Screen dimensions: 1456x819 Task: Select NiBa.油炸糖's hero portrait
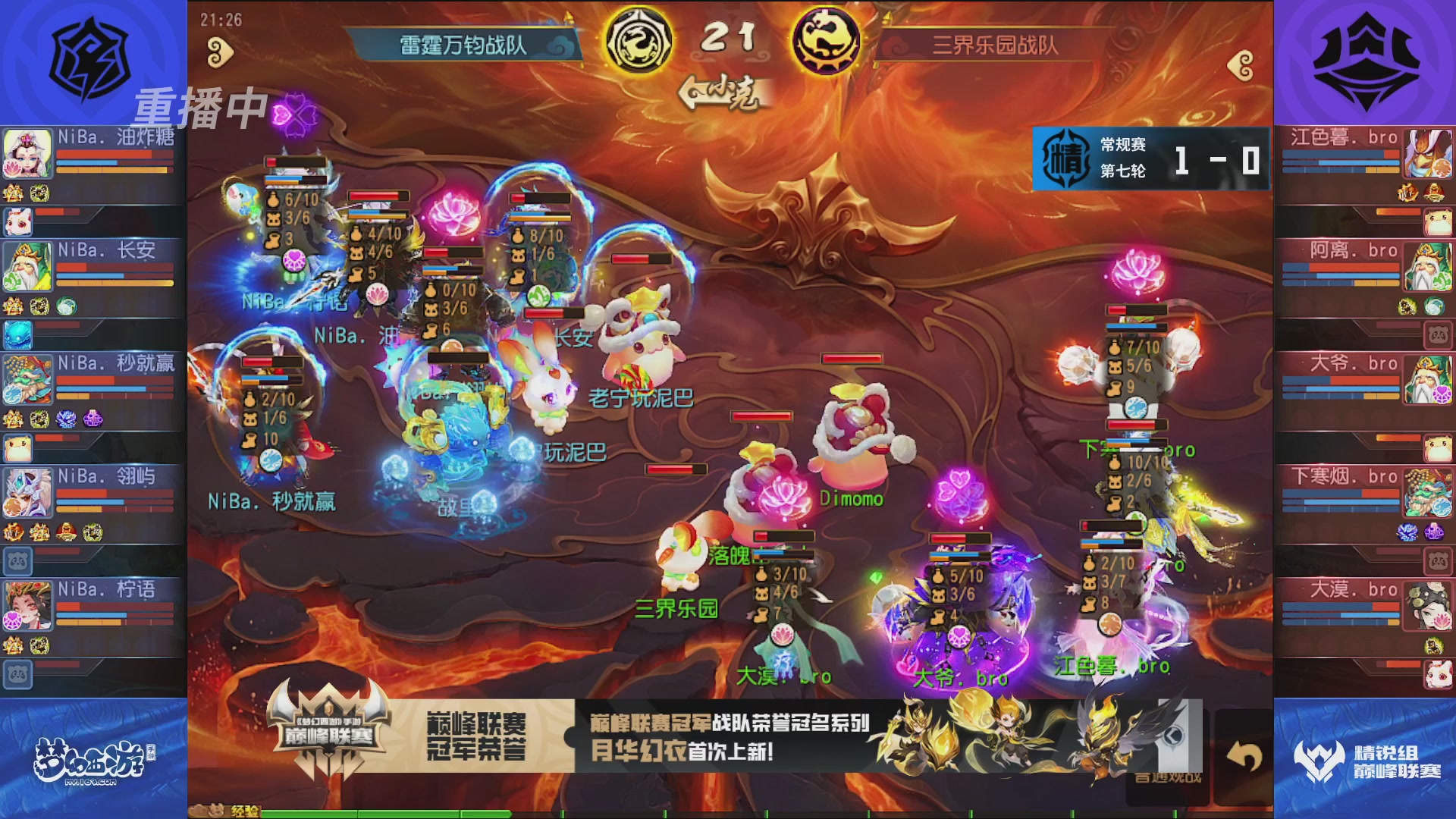click(27, 152)
